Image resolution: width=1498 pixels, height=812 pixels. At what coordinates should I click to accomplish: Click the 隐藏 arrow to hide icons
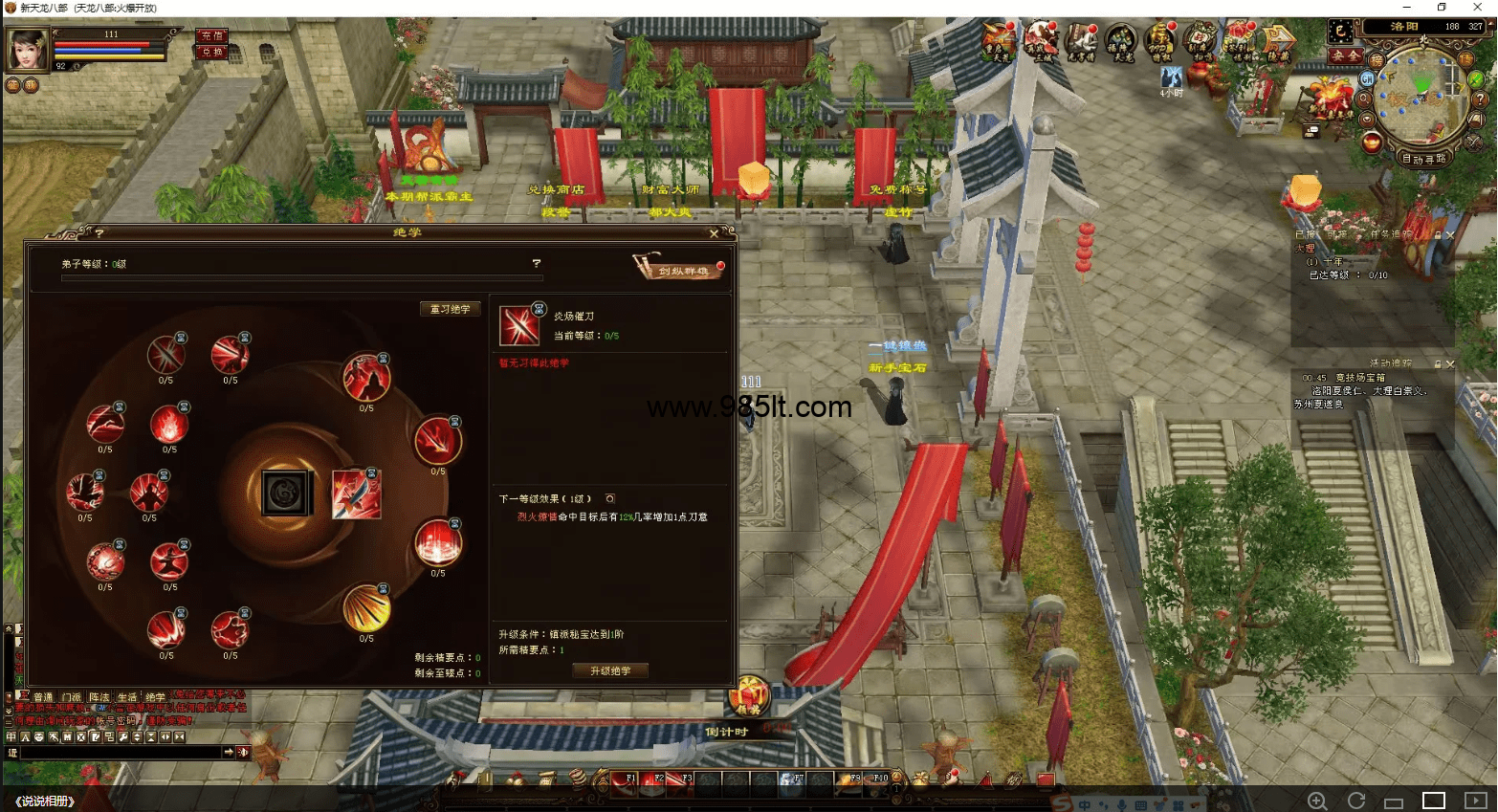[1278, 41]
